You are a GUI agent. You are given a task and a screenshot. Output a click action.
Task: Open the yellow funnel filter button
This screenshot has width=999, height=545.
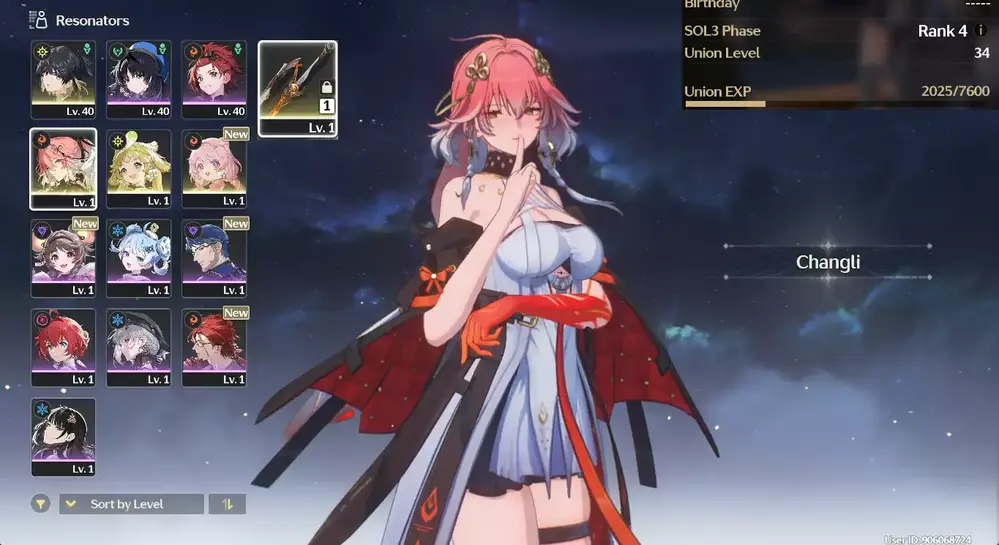pyautogui.click(x=41, y=504)
